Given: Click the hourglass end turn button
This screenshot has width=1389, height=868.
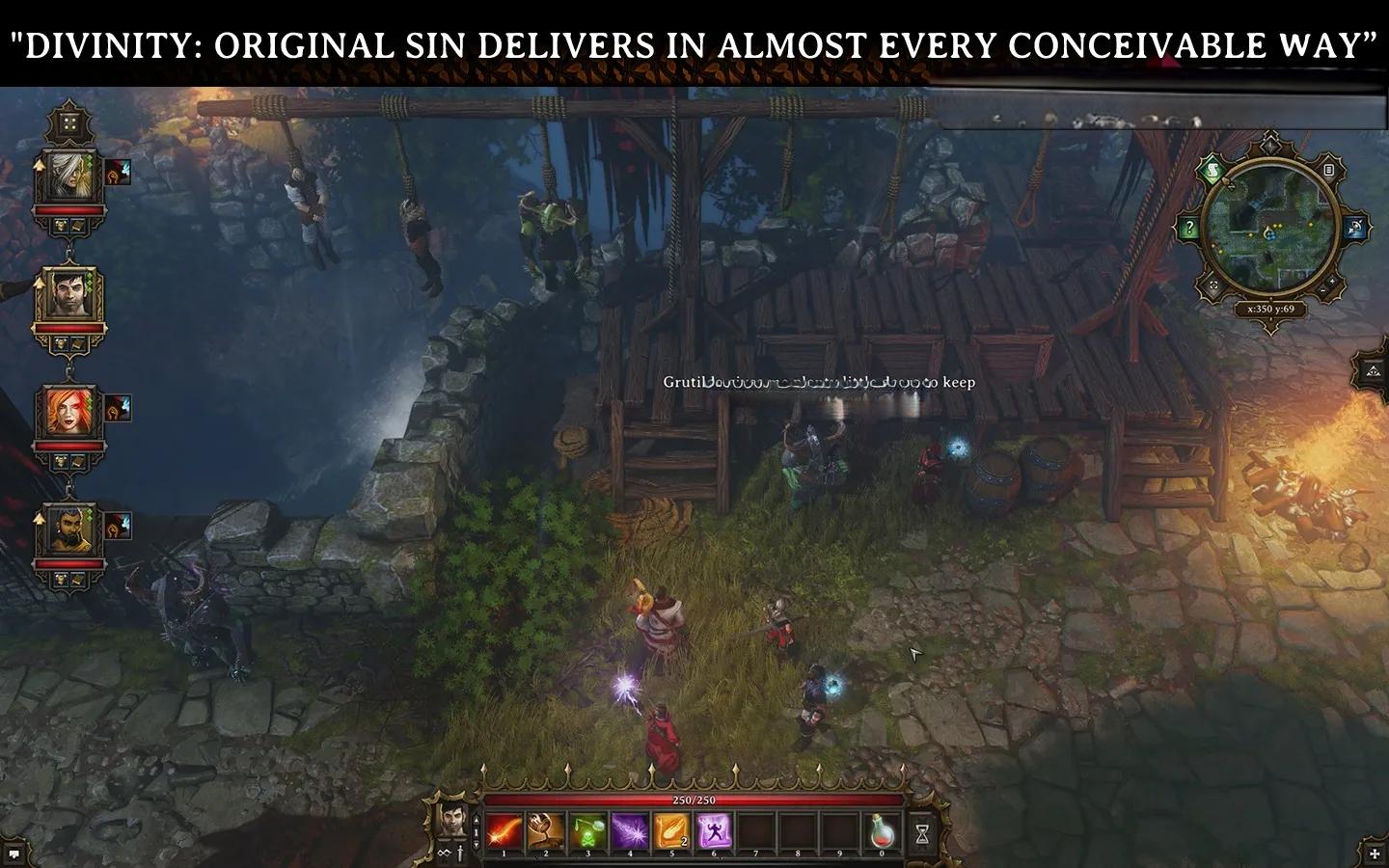Looking at the screenshot, I should (922, 831).
